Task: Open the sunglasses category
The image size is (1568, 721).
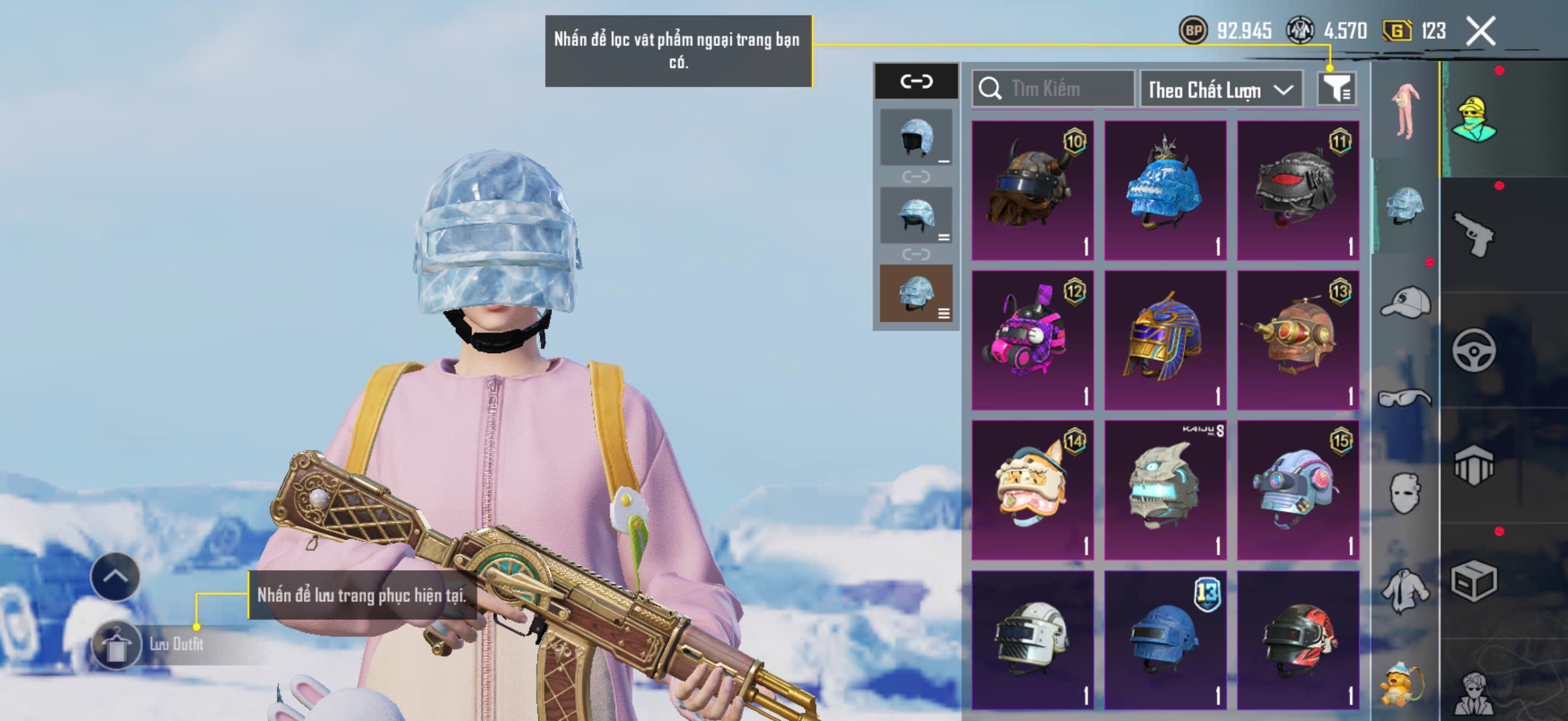Action: [1405, 398]
